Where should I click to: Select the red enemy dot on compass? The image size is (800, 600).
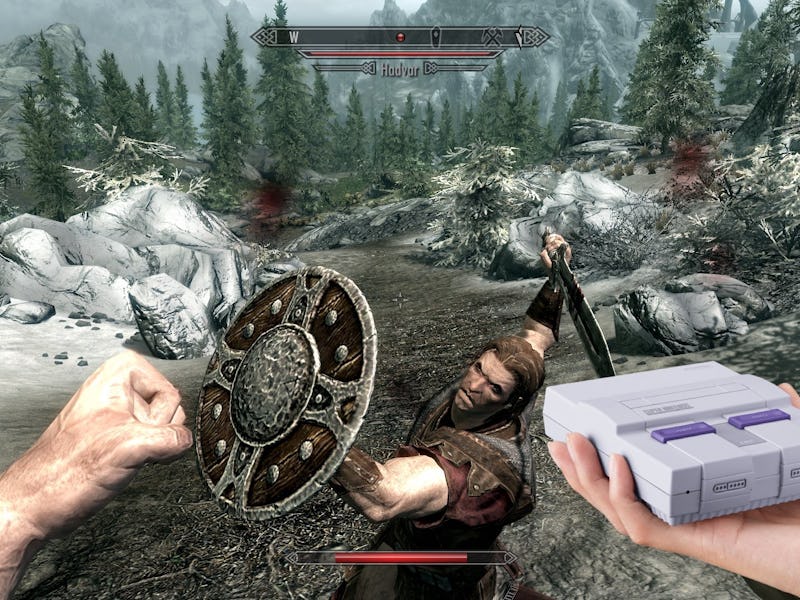(401, 37)
